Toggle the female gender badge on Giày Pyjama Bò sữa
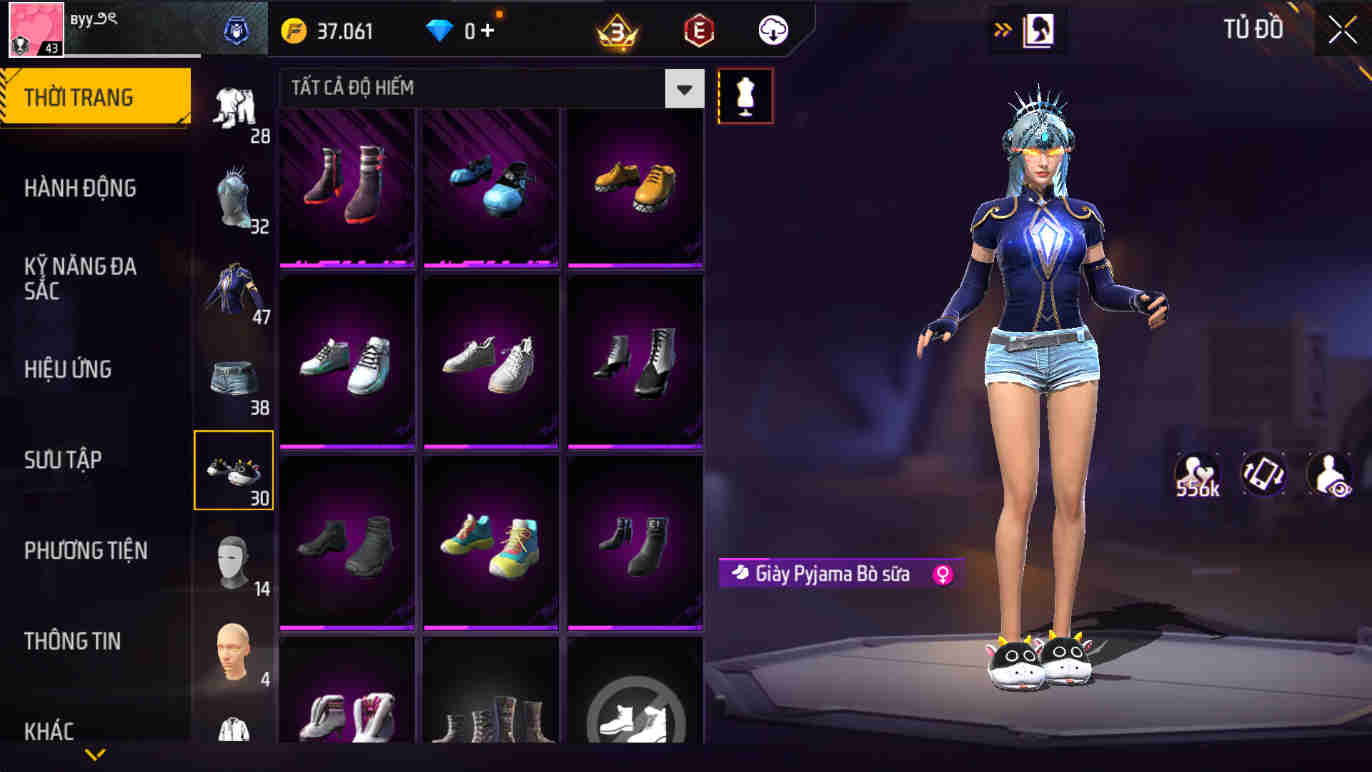The width and height of the screenshot is (1372, 772). (x=944, y=573)
